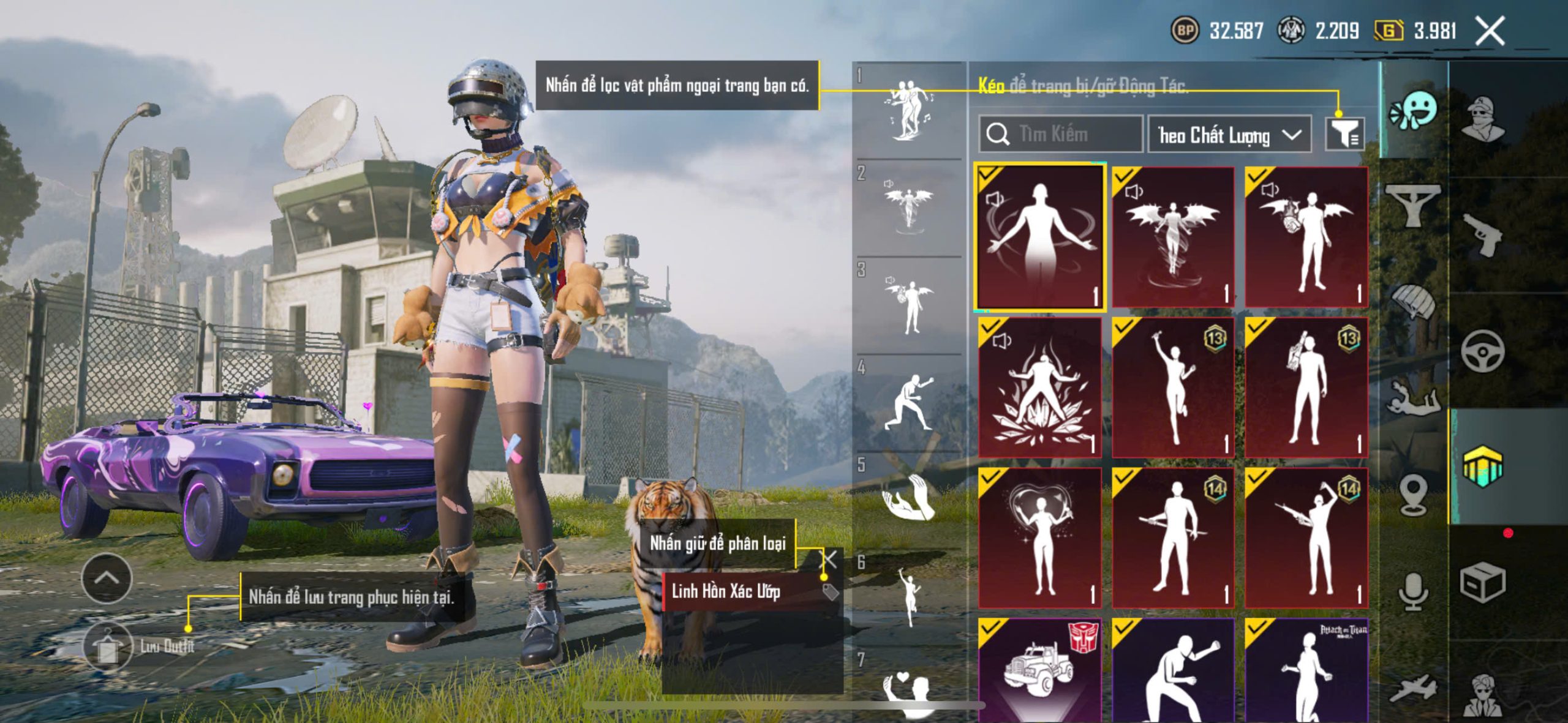Screen dimensions: 1568x723
Task: Choose the winged angel emote tile
Action: (x=1172, y=237)
